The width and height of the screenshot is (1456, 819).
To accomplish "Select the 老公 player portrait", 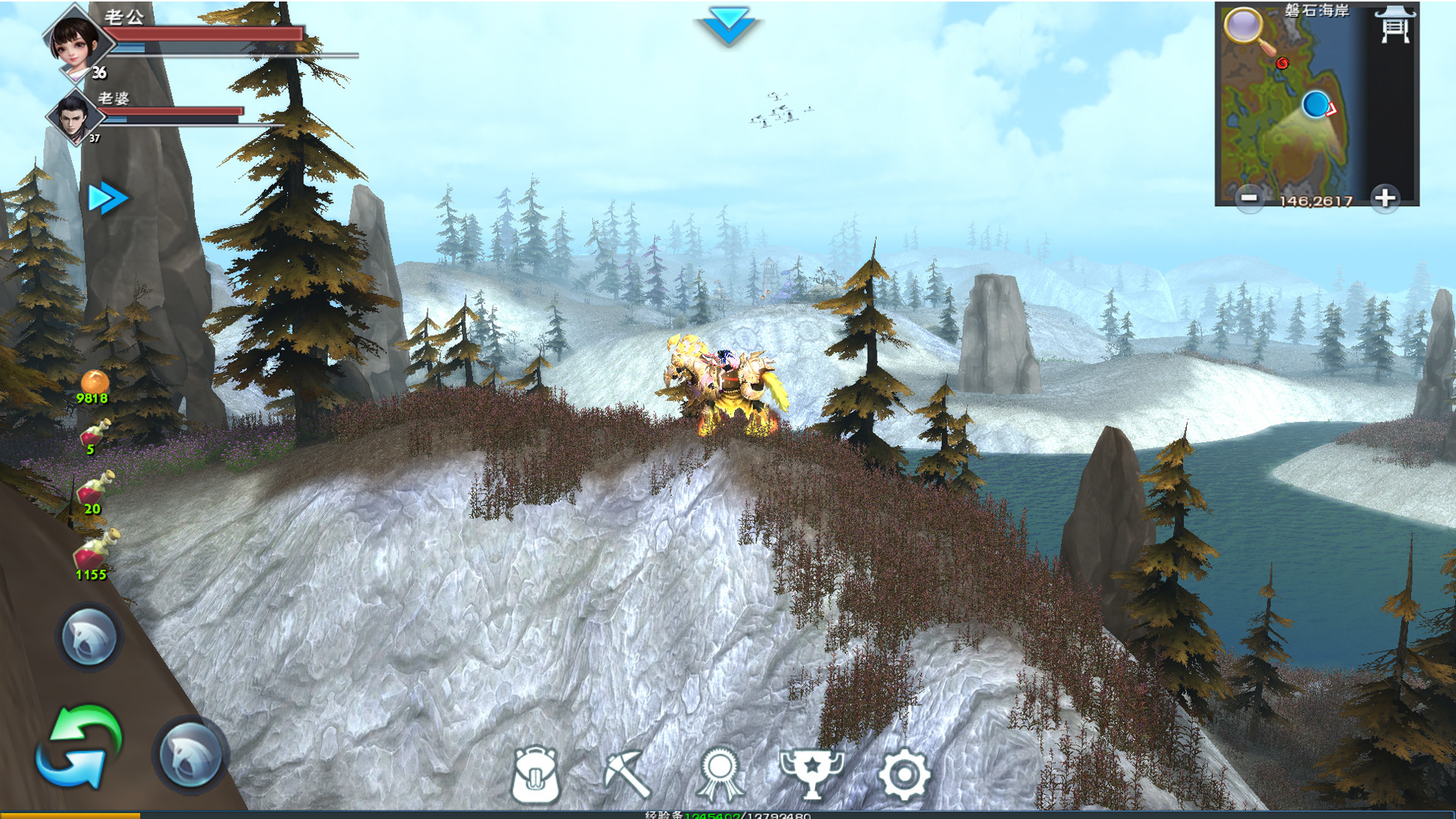I will [x=76, y=43].
